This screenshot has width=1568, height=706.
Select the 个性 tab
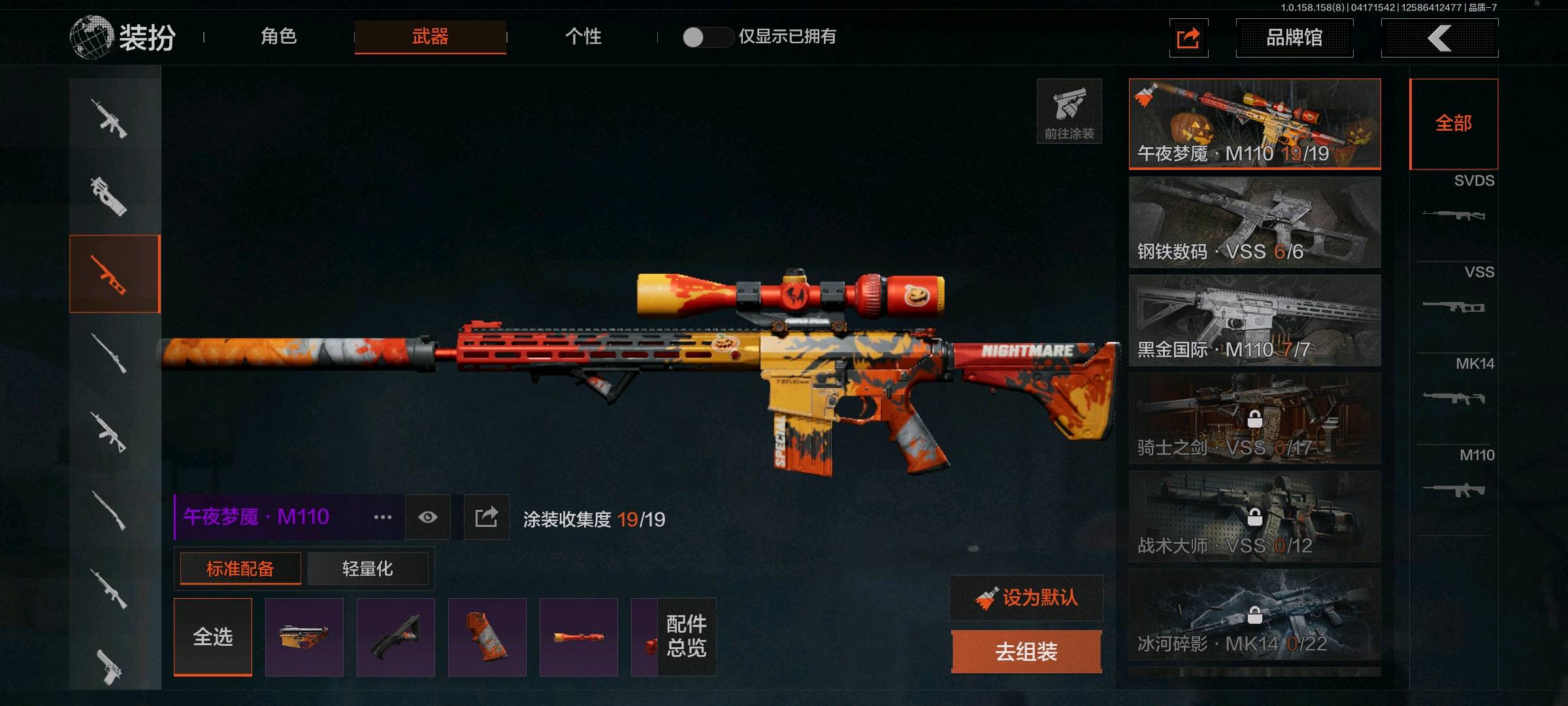pos(583,37)
